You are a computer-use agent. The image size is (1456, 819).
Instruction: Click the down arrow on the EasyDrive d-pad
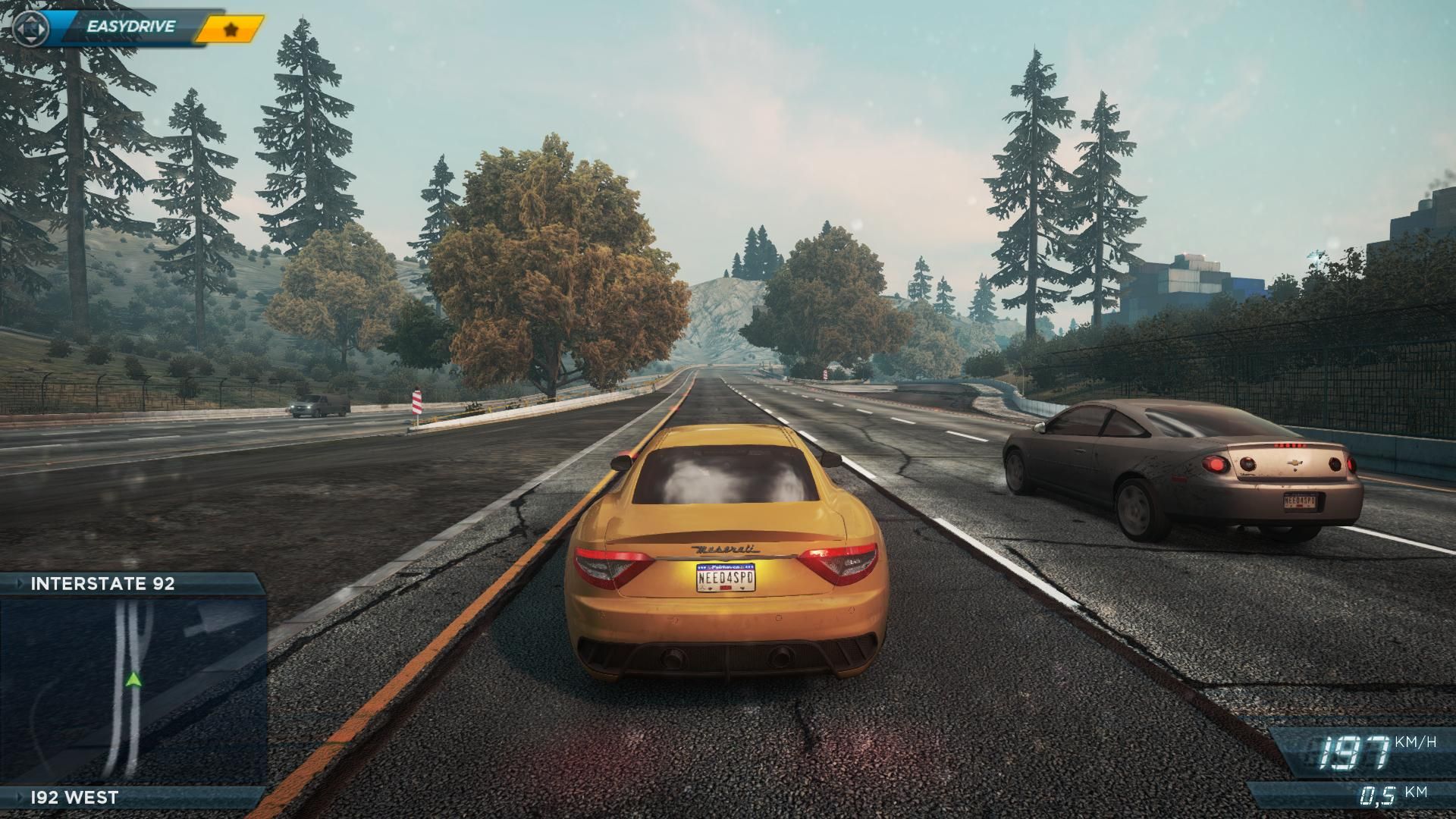31,39
